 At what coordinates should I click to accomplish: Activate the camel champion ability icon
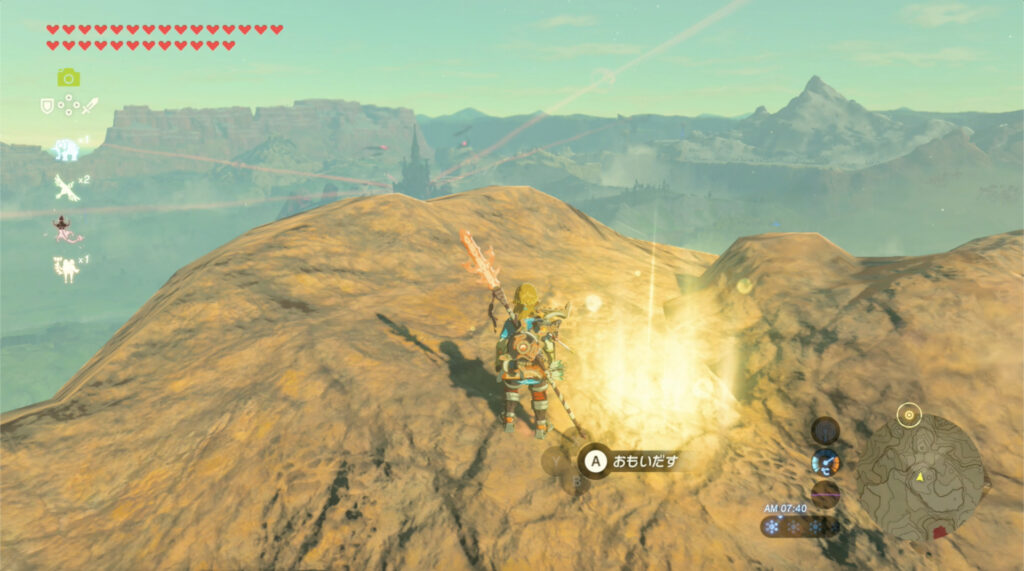[x=67, y=267]
